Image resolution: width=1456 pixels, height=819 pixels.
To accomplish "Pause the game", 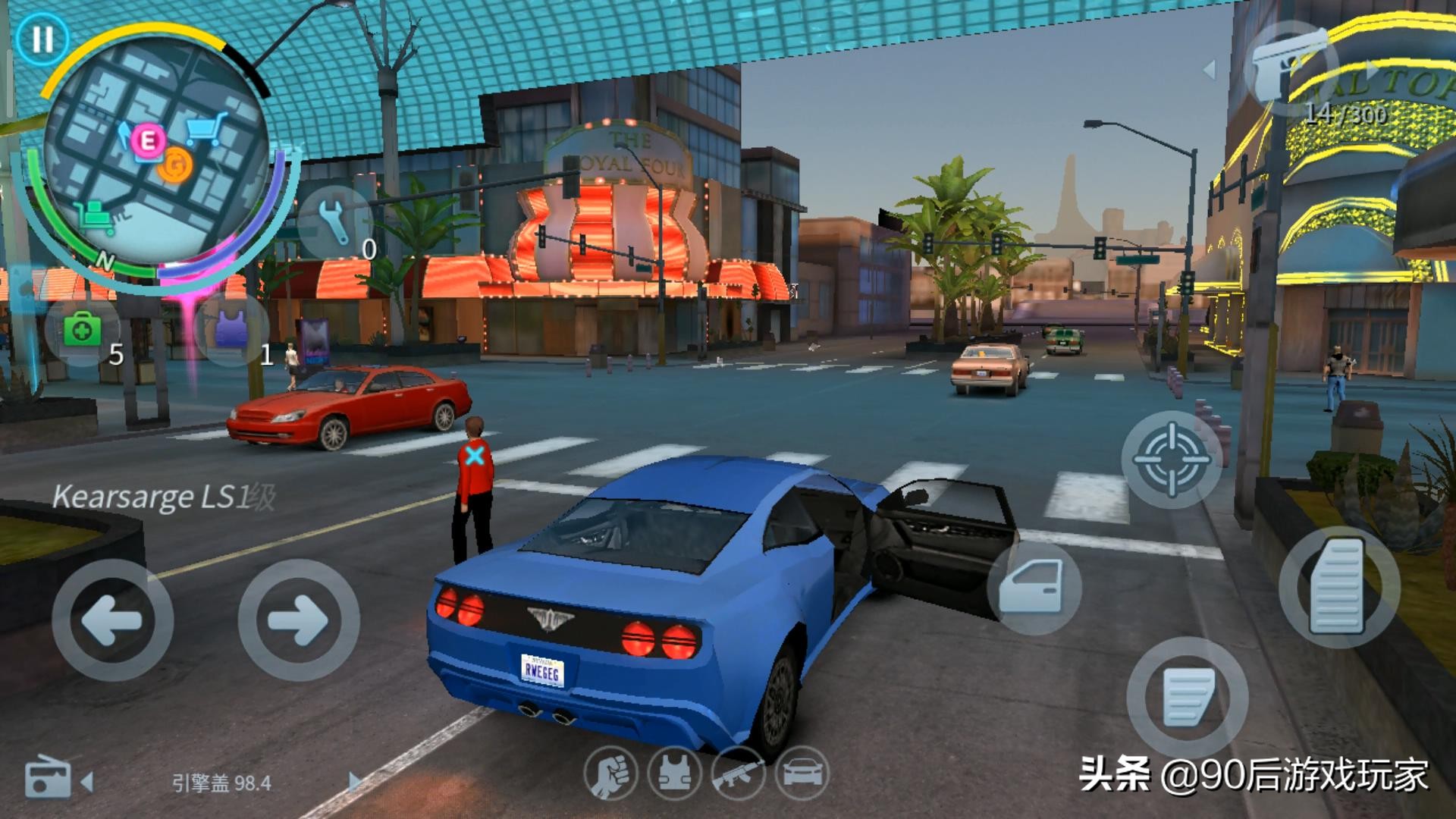I will [42, 39].
